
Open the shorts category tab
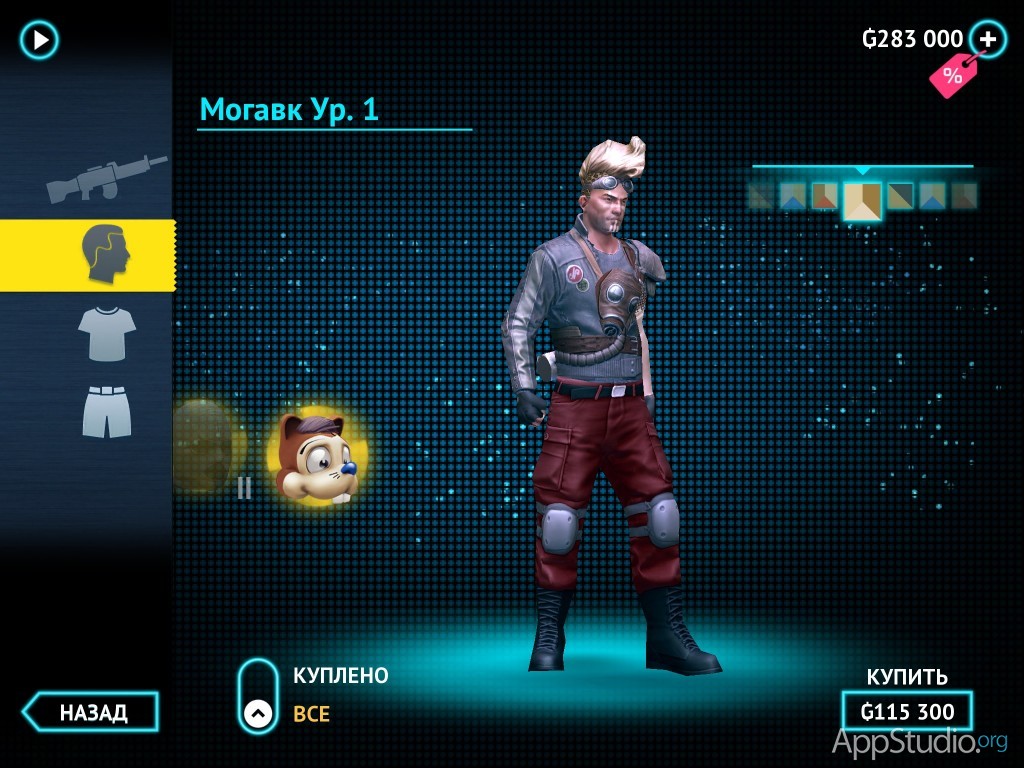106,411
